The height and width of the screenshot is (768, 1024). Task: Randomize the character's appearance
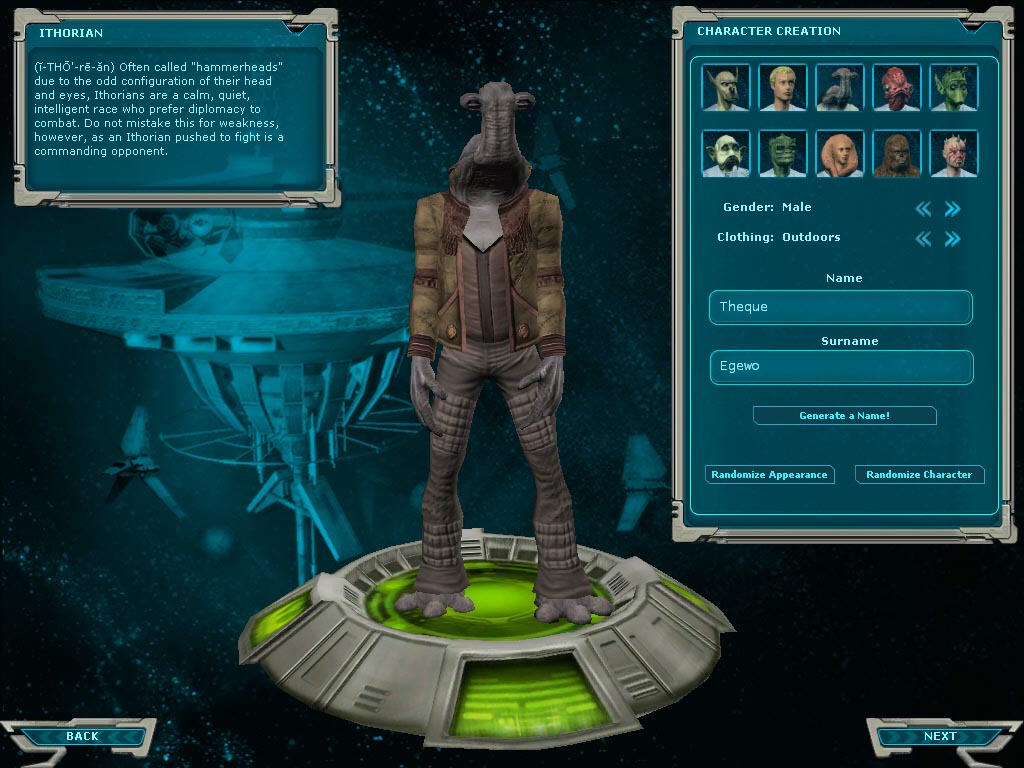[769, 474]
